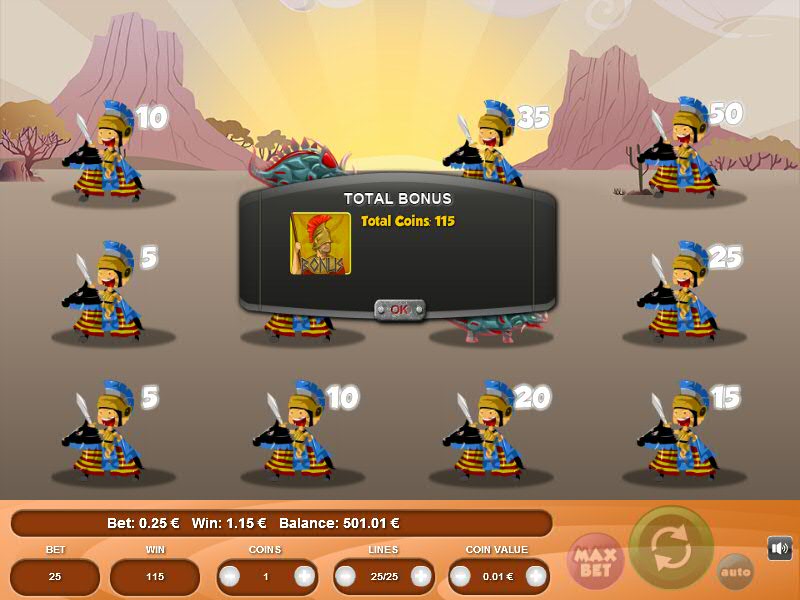Raise the number of lines
Viewport: 800px width, 600px height.
(x=421, y=577)
